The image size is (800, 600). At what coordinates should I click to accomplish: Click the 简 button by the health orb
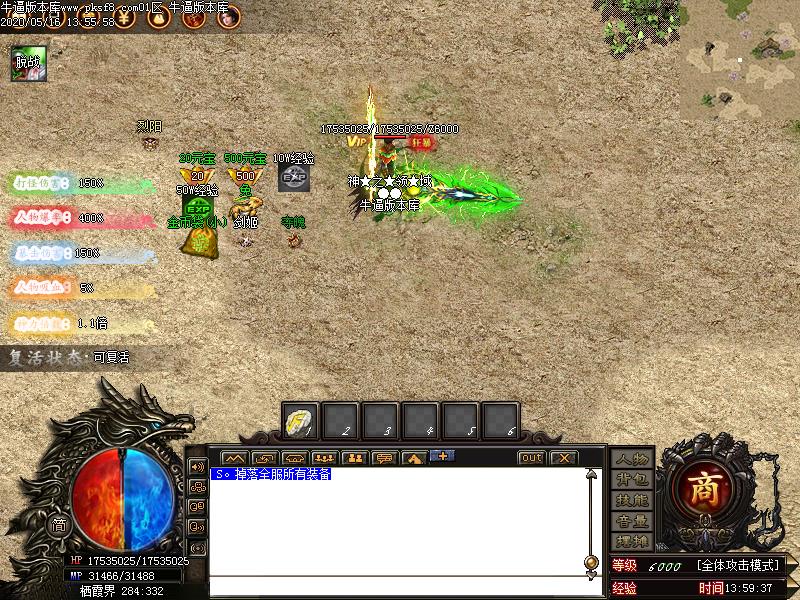[x=60, y=526]
